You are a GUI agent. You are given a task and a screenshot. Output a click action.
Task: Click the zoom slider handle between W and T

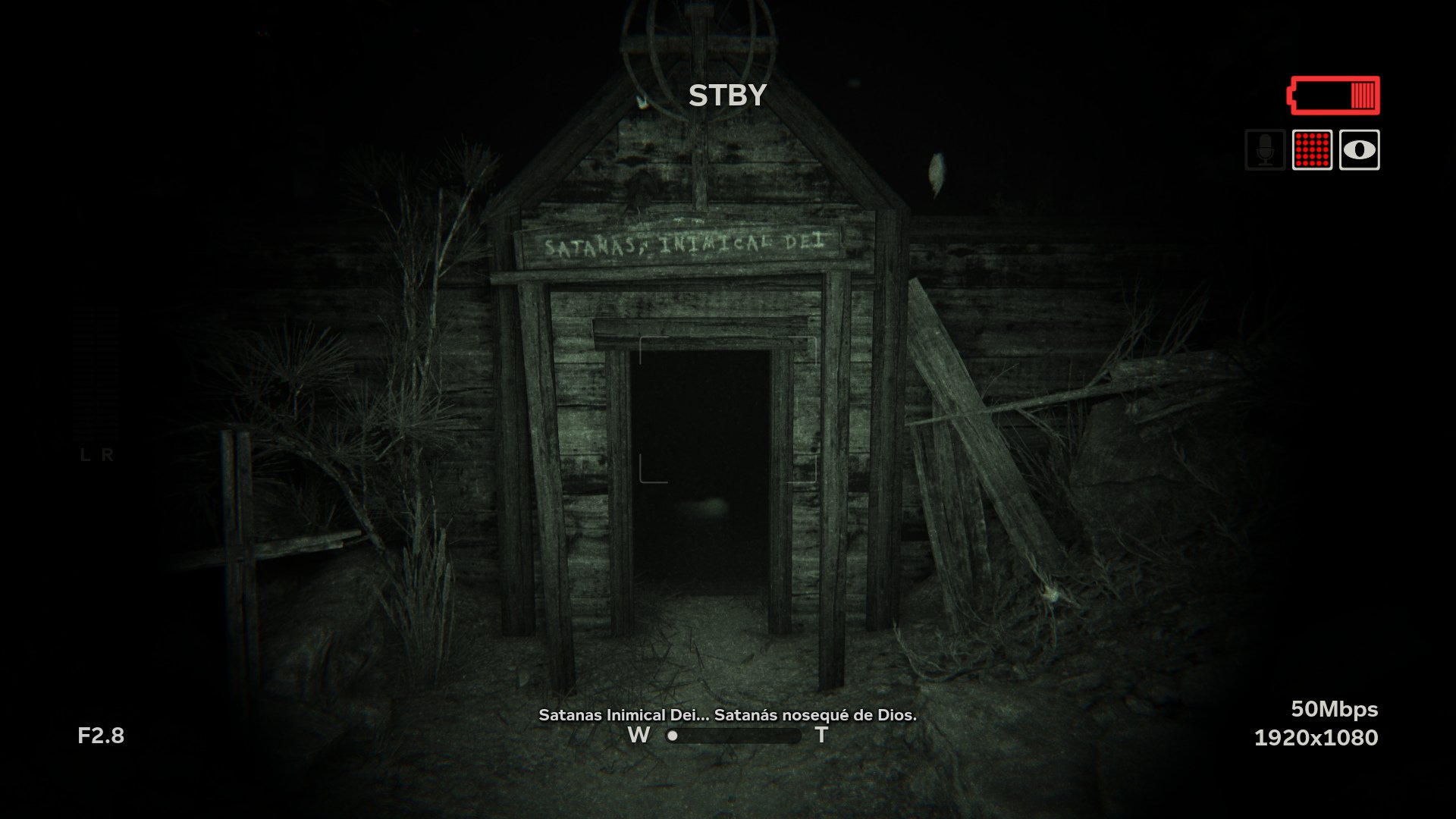pos(671,735)
